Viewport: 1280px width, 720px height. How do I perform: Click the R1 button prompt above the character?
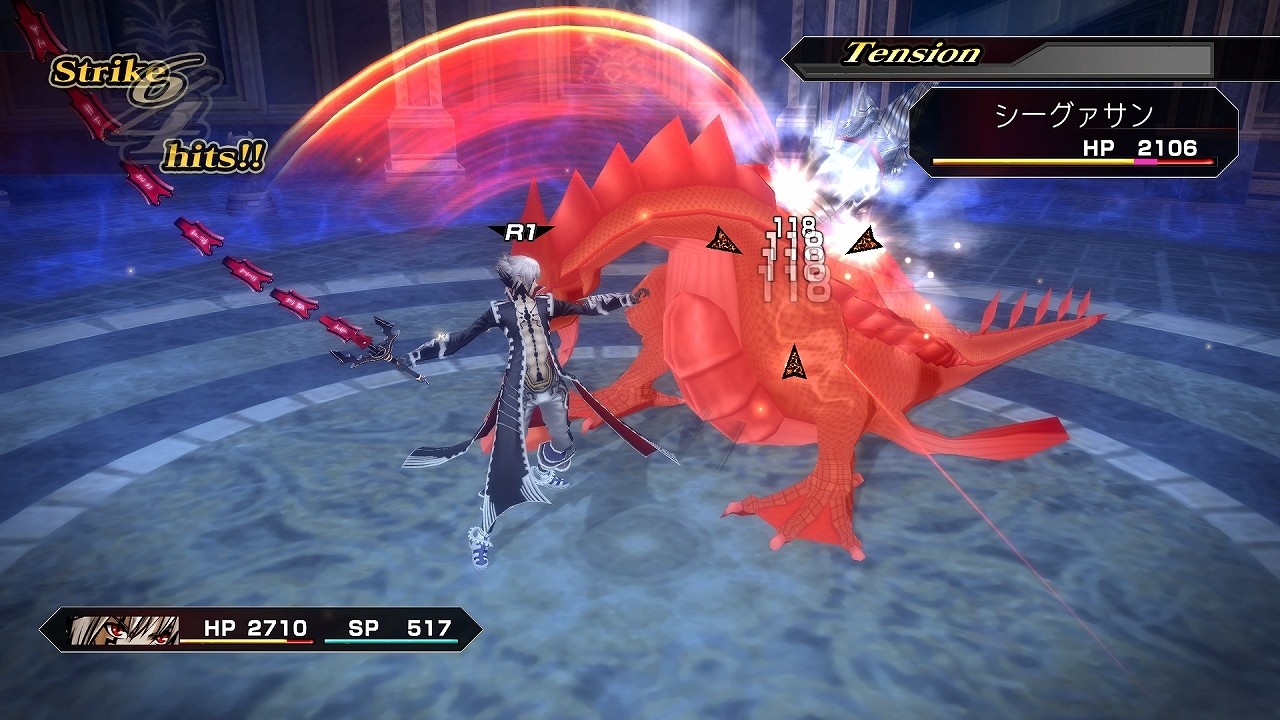(x=521, y=231)
